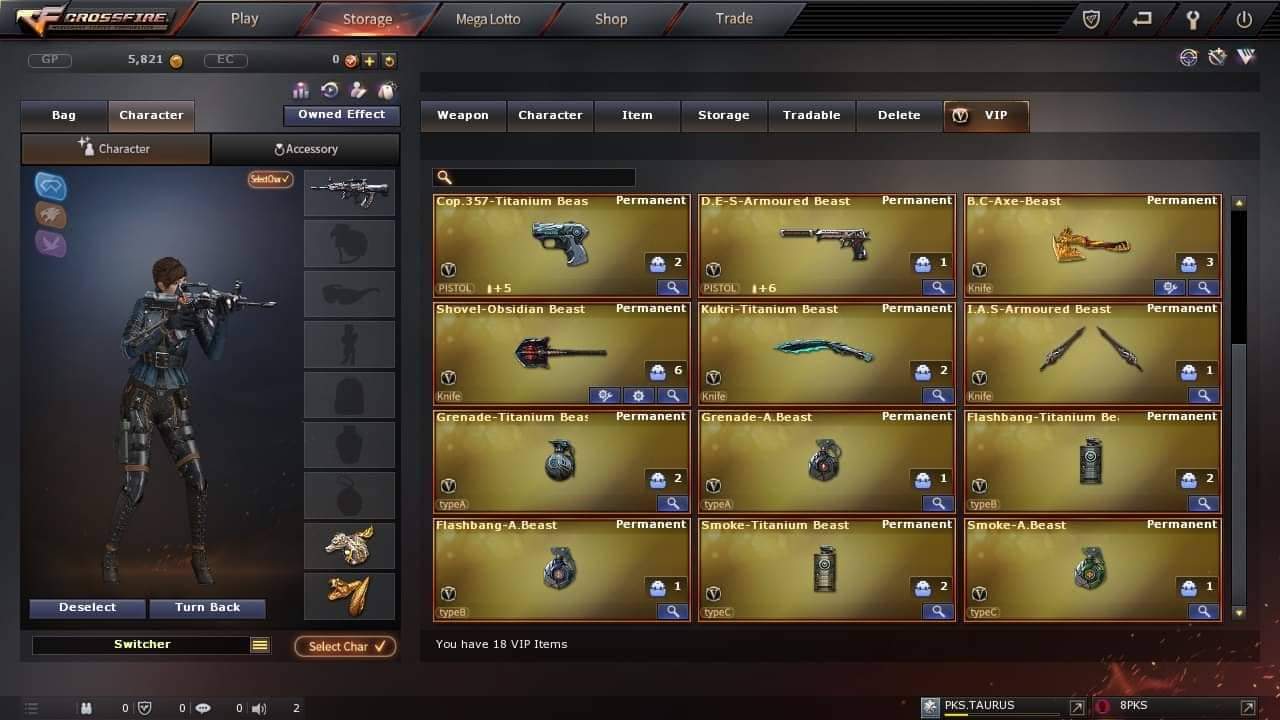Click the speaker volume icon on the bottom bar
Screen dimensions: 1280x720
258,708
